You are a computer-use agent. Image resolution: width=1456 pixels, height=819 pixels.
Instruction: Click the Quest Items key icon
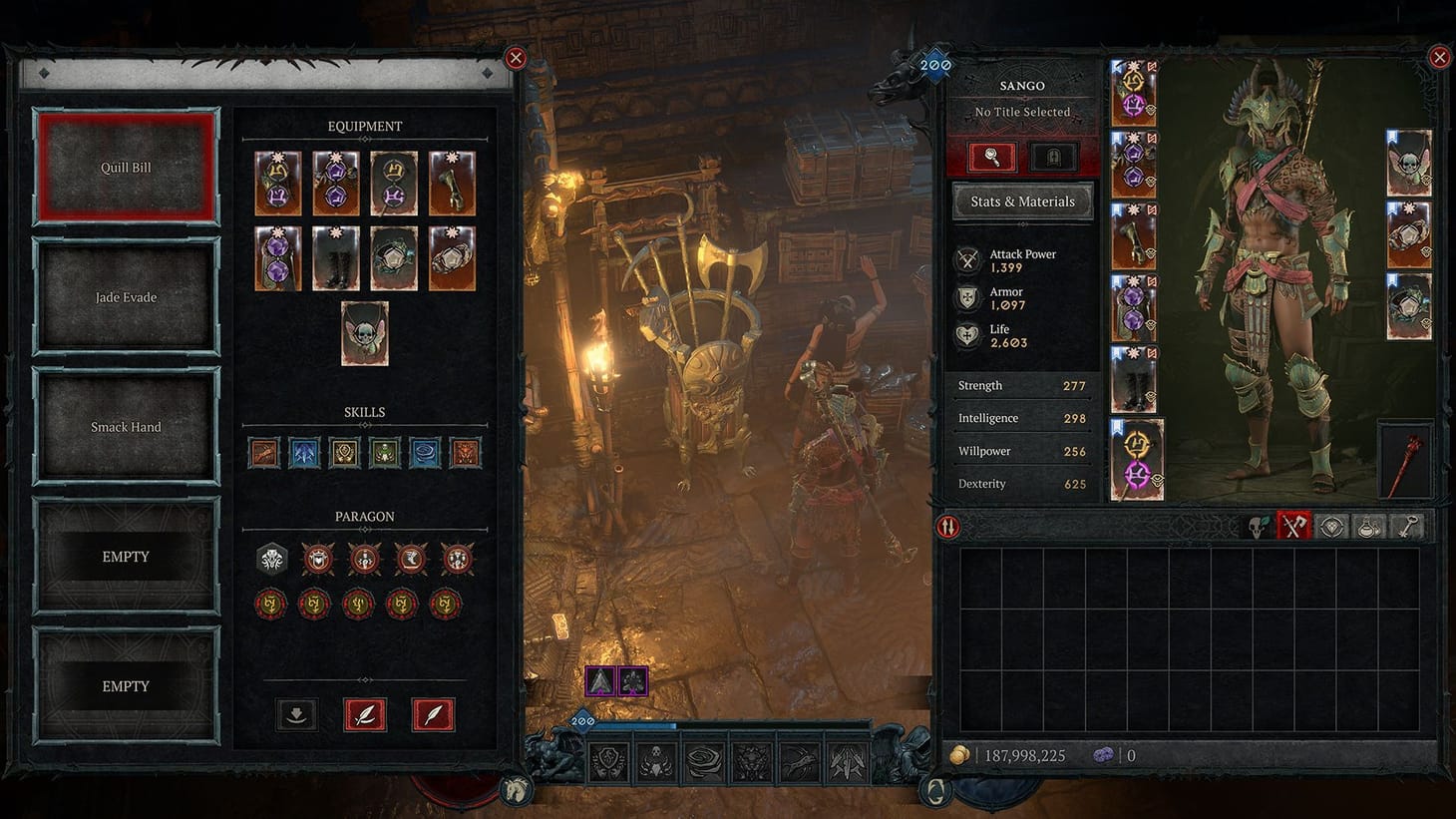tap(1407, 526)
